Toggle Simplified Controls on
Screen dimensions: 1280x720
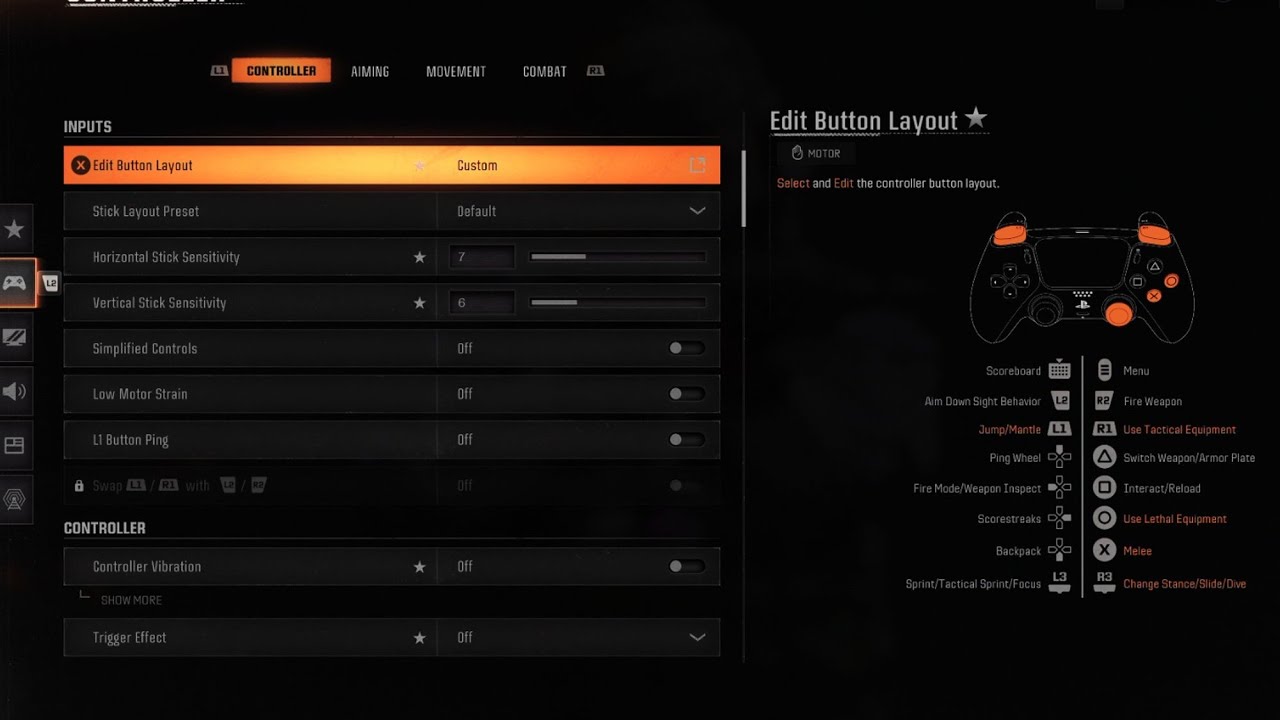pos(686,349)
